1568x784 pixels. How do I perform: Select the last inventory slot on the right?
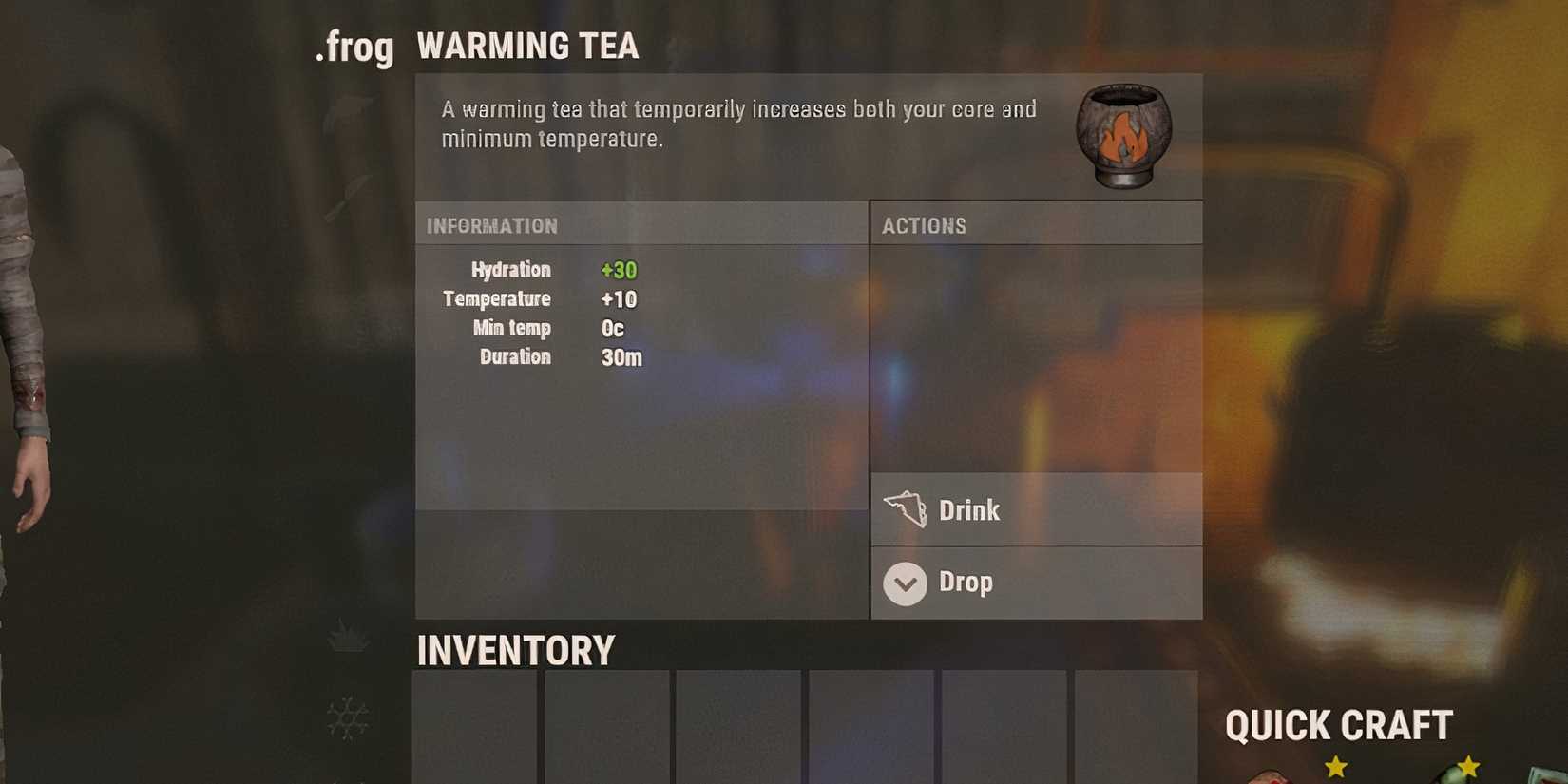click(1136, 732)
